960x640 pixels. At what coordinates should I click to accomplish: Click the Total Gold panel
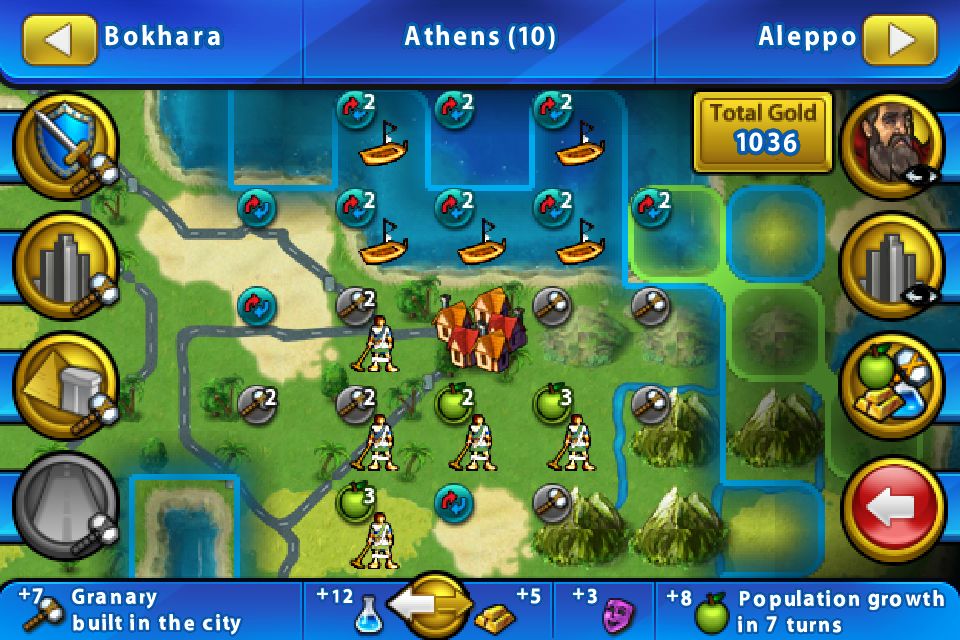(x=764, y=128)
